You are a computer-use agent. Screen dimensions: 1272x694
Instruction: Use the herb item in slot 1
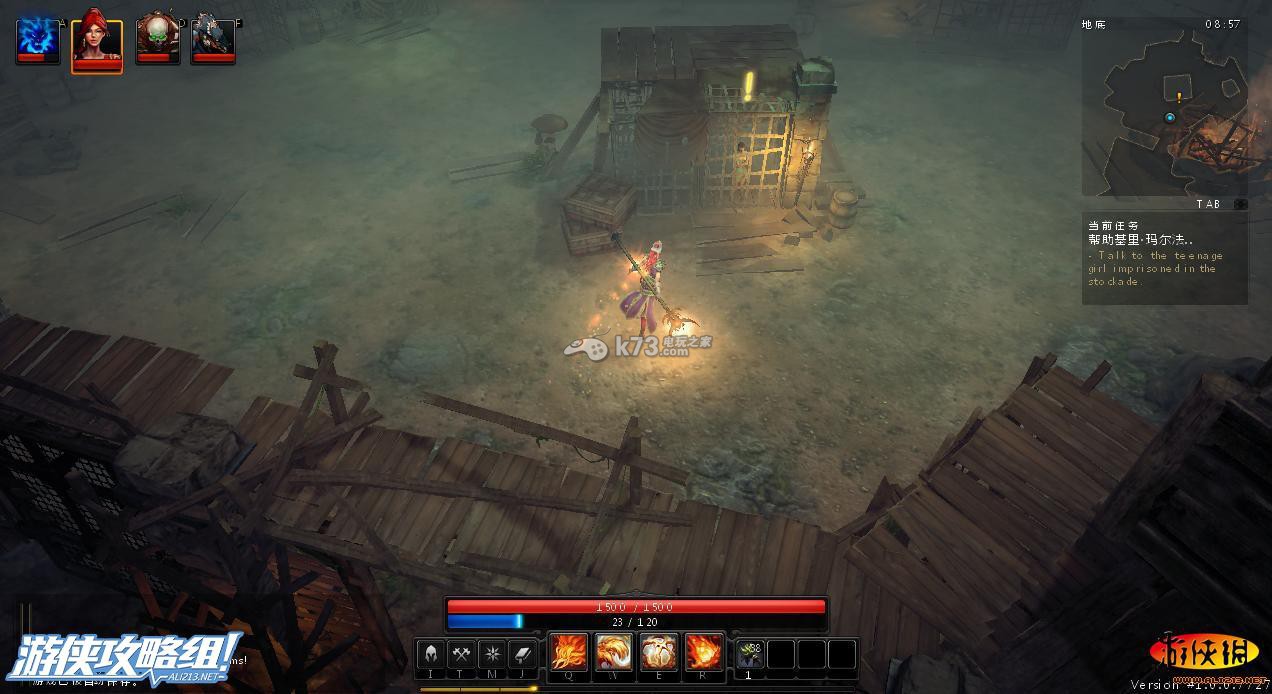click(x=750, y=654)
